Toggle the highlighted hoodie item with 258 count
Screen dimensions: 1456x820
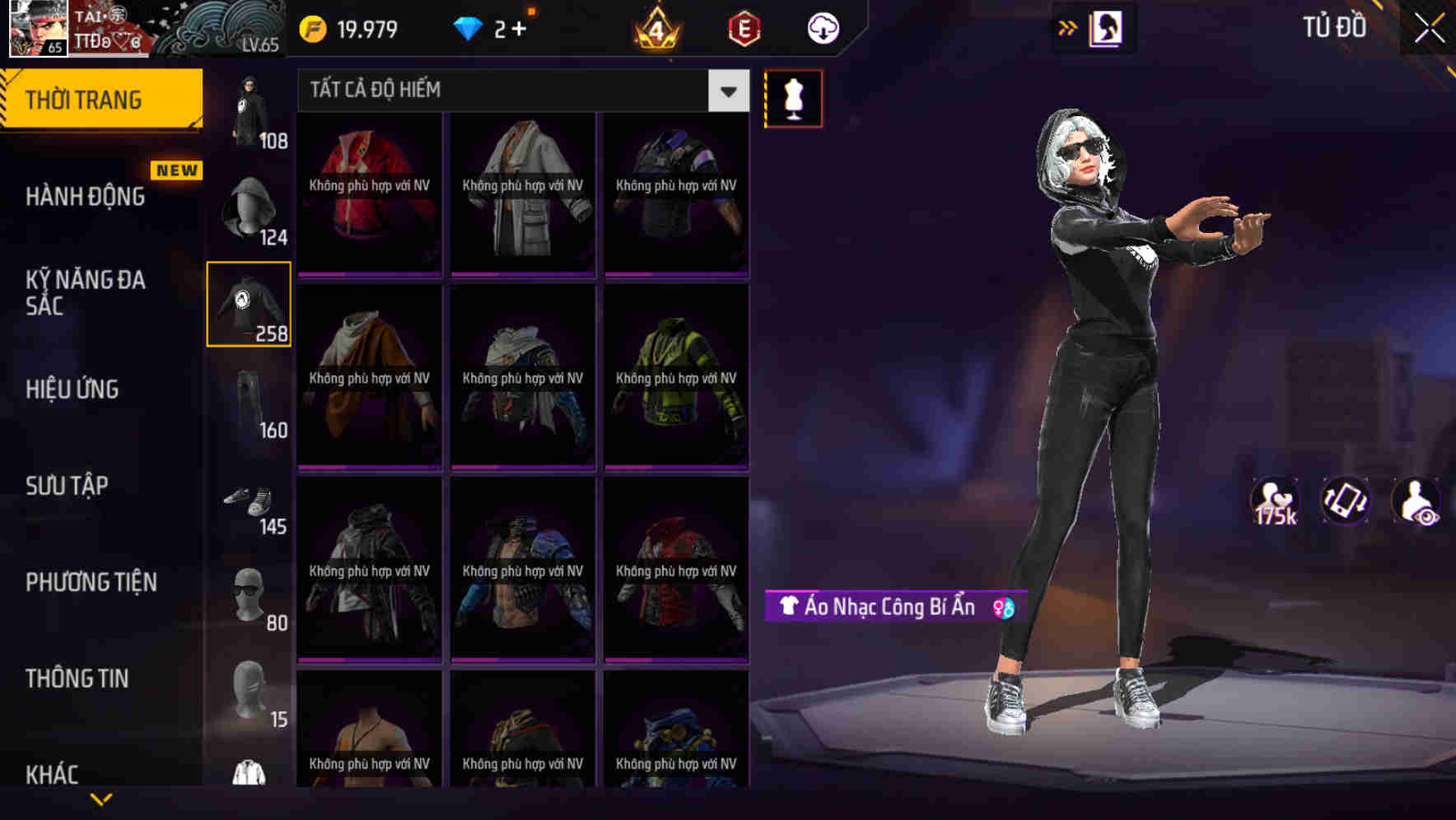click(x=249, y=305)
